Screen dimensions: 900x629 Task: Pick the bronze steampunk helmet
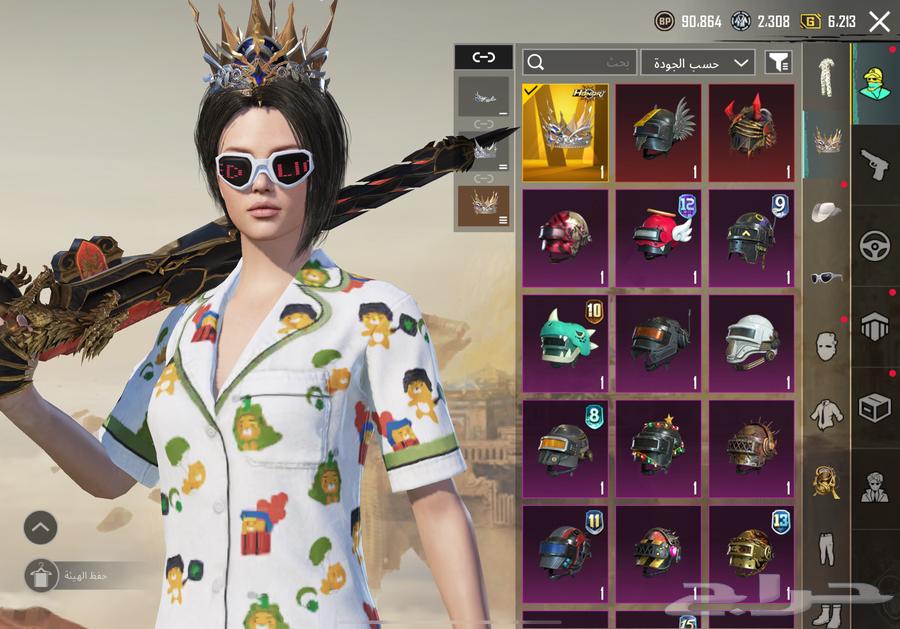point(751,448)
